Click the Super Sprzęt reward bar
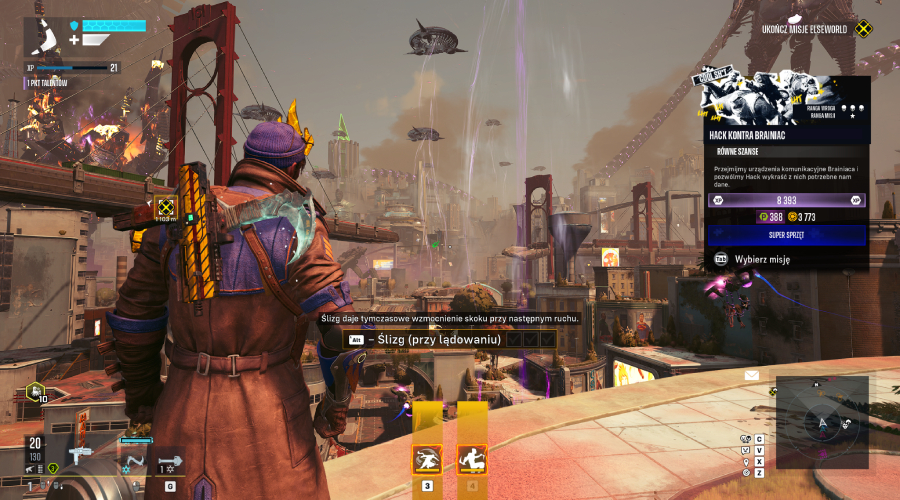The height and width of the screenshot is (500, 900). tap(786, 235)
